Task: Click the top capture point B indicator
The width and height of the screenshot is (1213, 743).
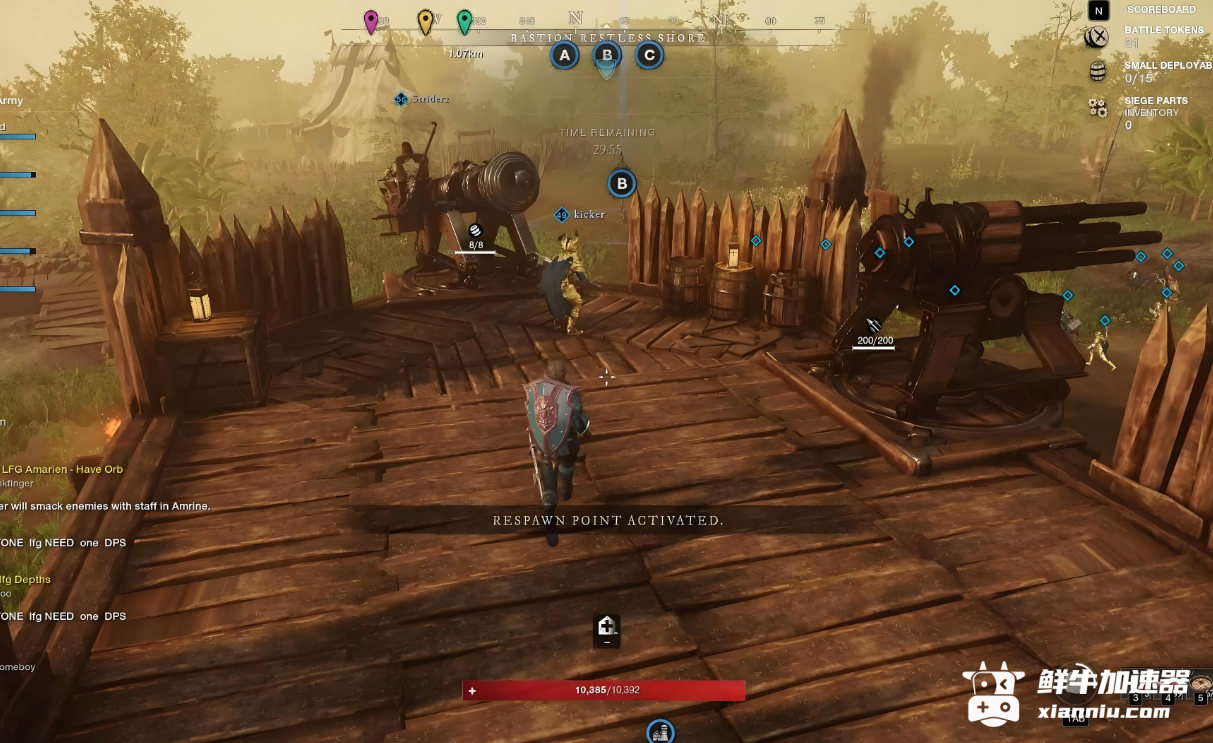Action: (x=607, y=55)
